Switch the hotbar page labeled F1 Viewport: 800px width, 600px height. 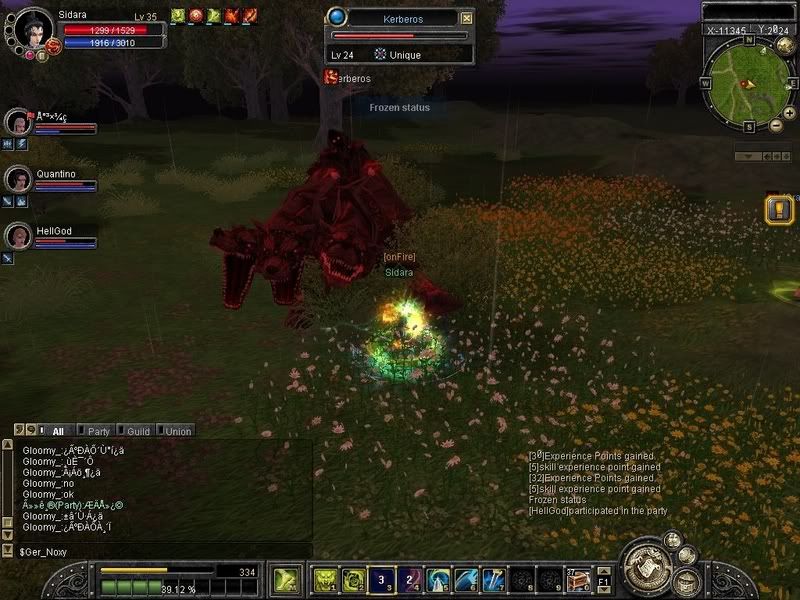[603, 580]
